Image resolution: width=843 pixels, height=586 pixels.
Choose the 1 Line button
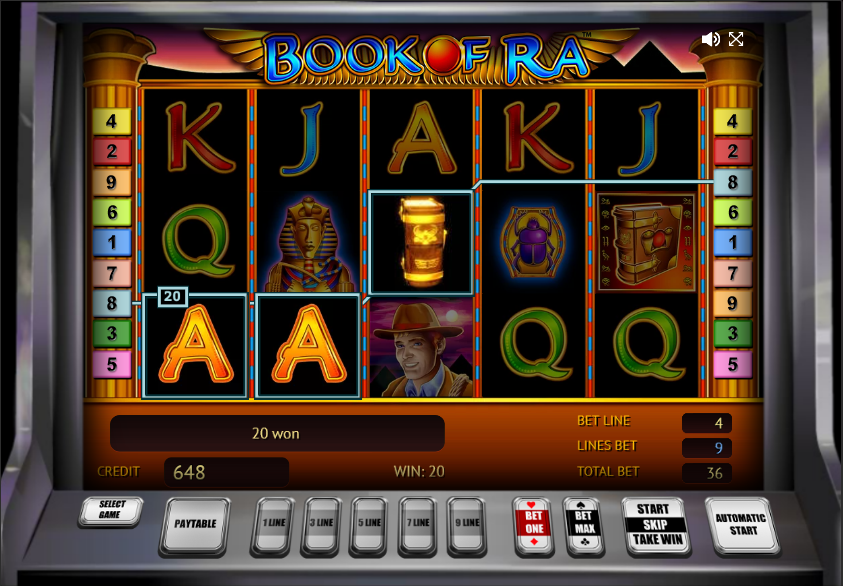tap(273, 523)
